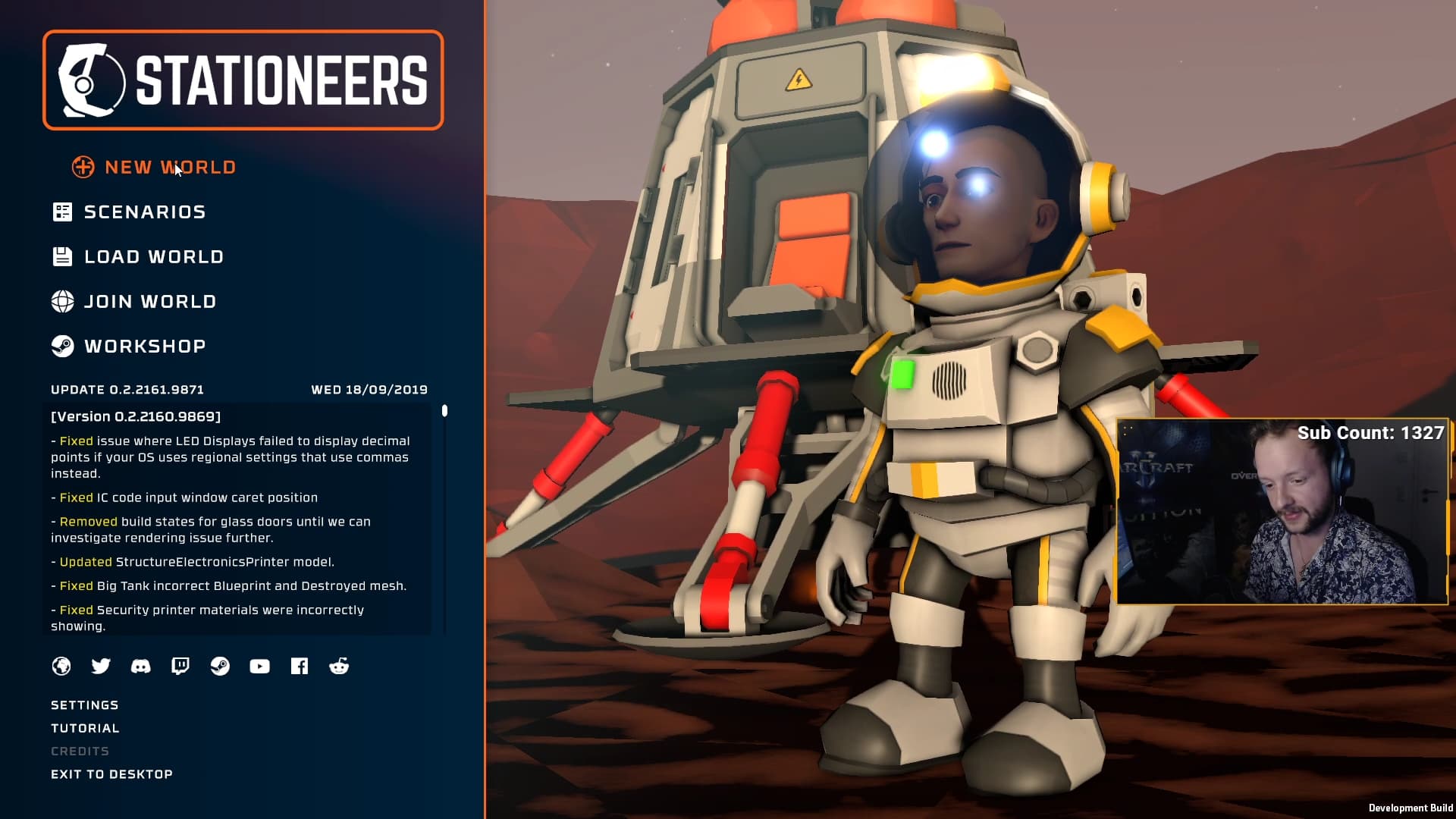Open the website globe icon link
Screen dimensions: 1456x819
61,666
